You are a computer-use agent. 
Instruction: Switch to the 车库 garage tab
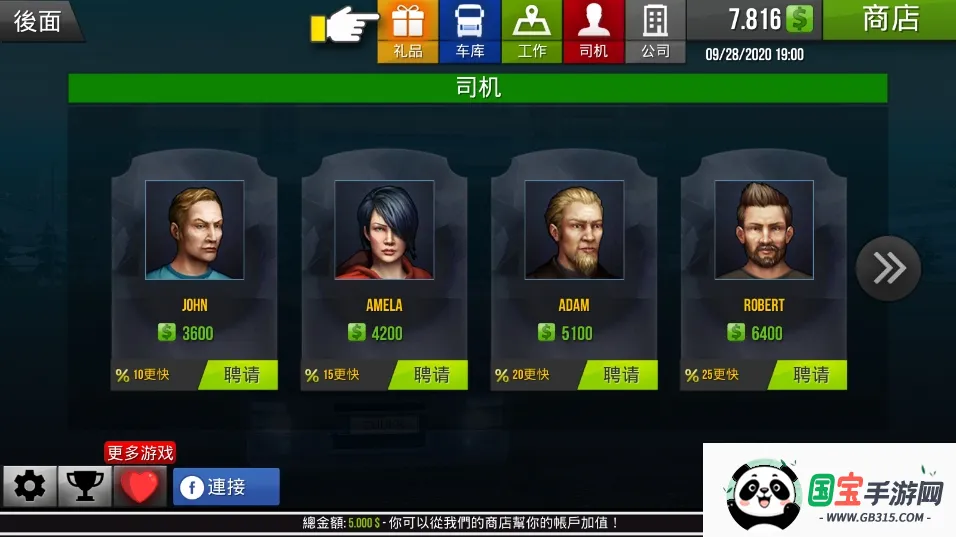[x=470, y=31]
